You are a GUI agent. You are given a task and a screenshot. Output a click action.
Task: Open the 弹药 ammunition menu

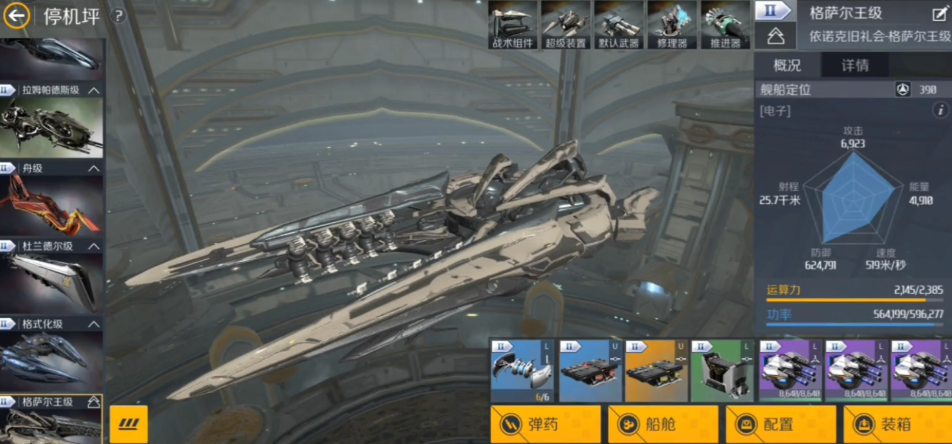point(546,424)
